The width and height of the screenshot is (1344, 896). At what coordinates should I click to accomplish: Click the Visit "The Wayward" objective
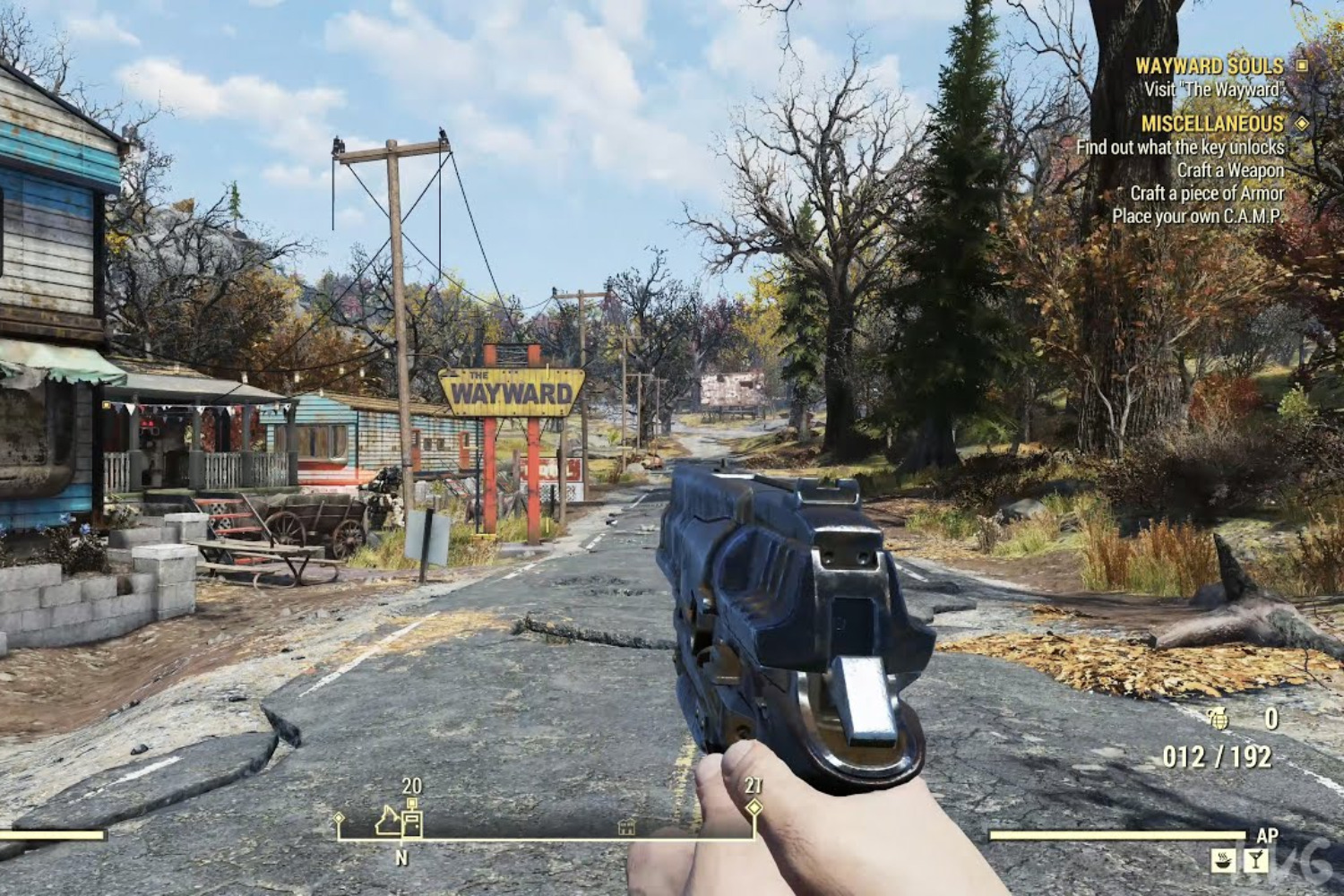click(1213, 90)
